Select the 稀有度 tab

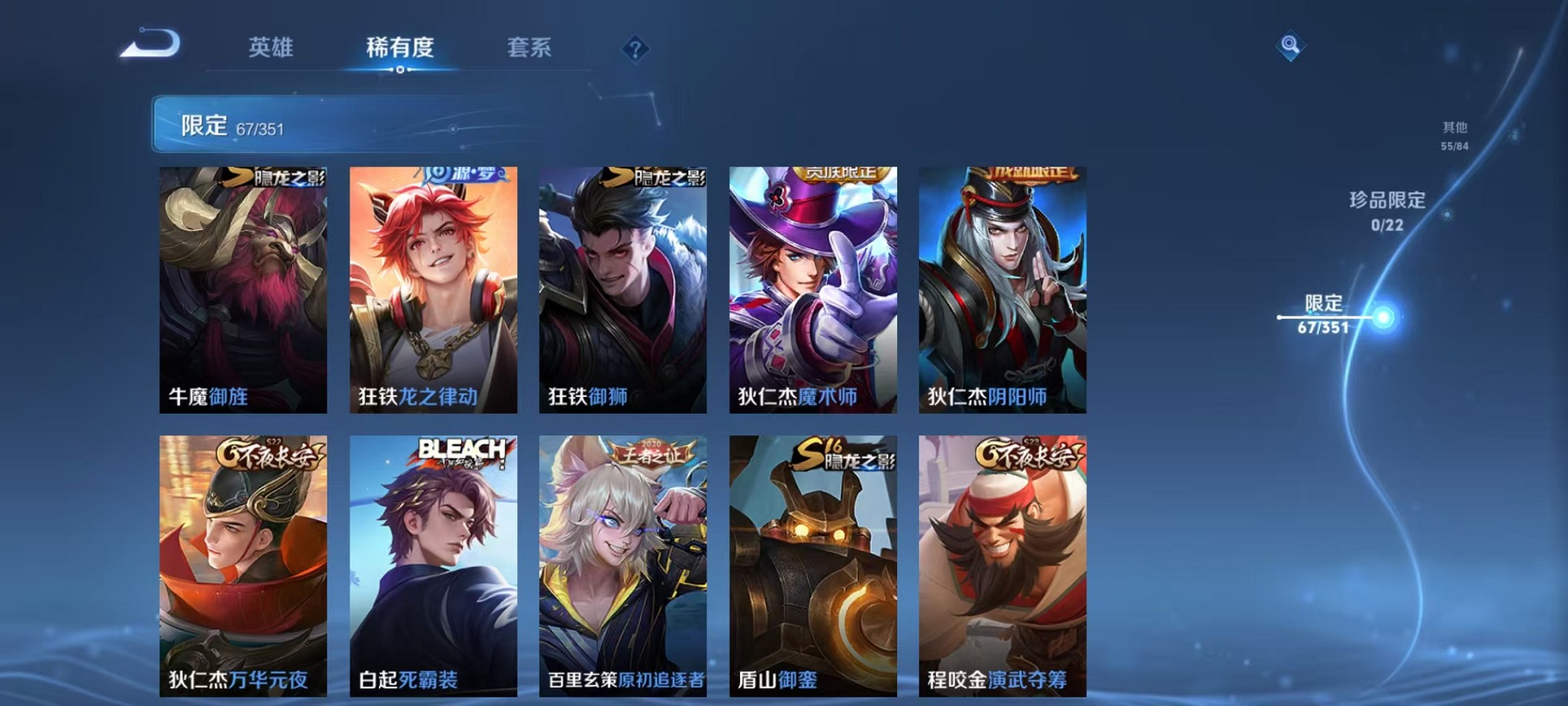[x=399, y=48]
